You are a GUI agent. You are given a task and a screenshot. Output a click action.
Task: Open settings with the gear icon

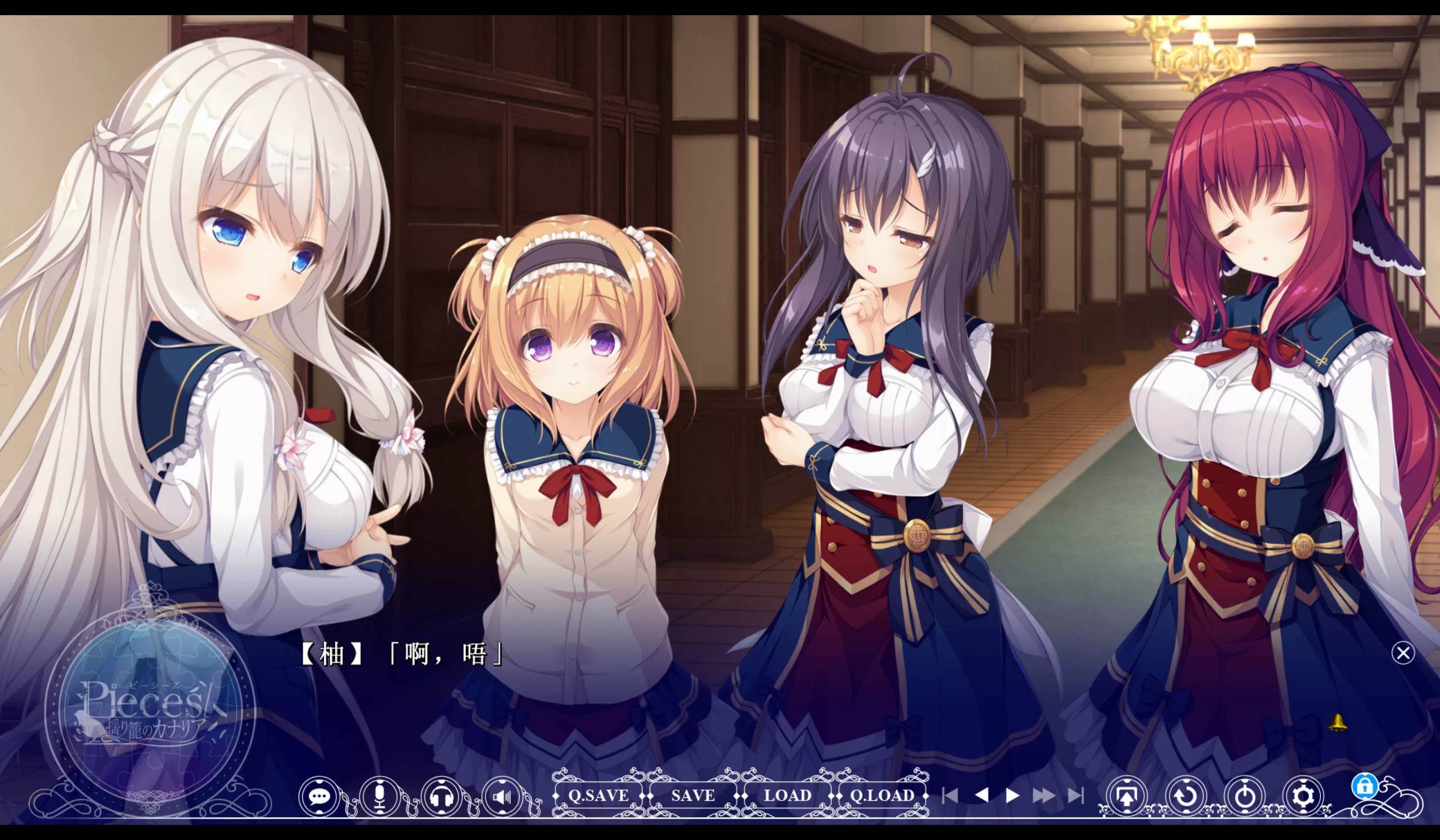point(1303,796)
